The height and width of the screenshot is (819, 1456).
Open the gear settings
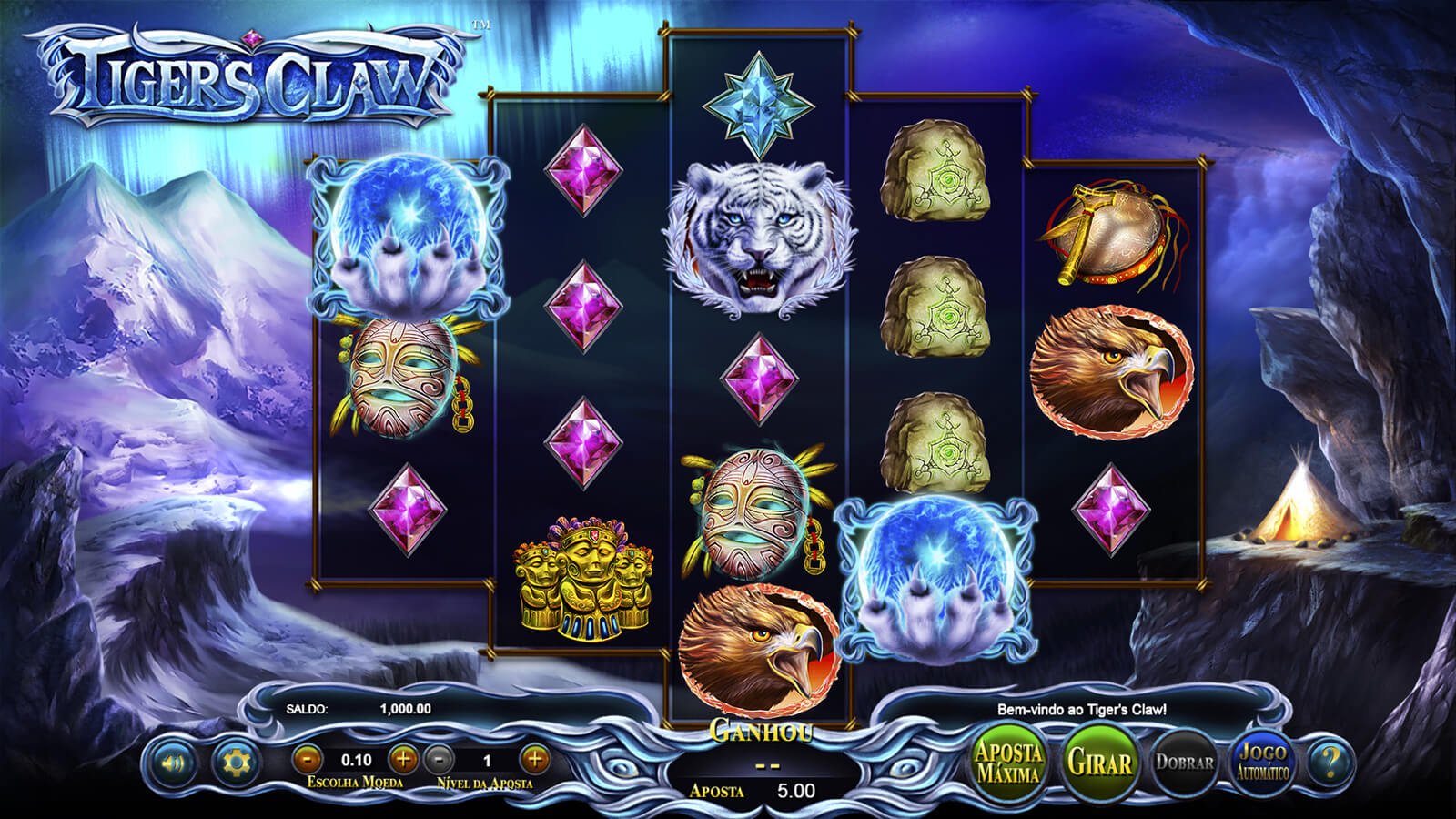[x=235, y=762]
